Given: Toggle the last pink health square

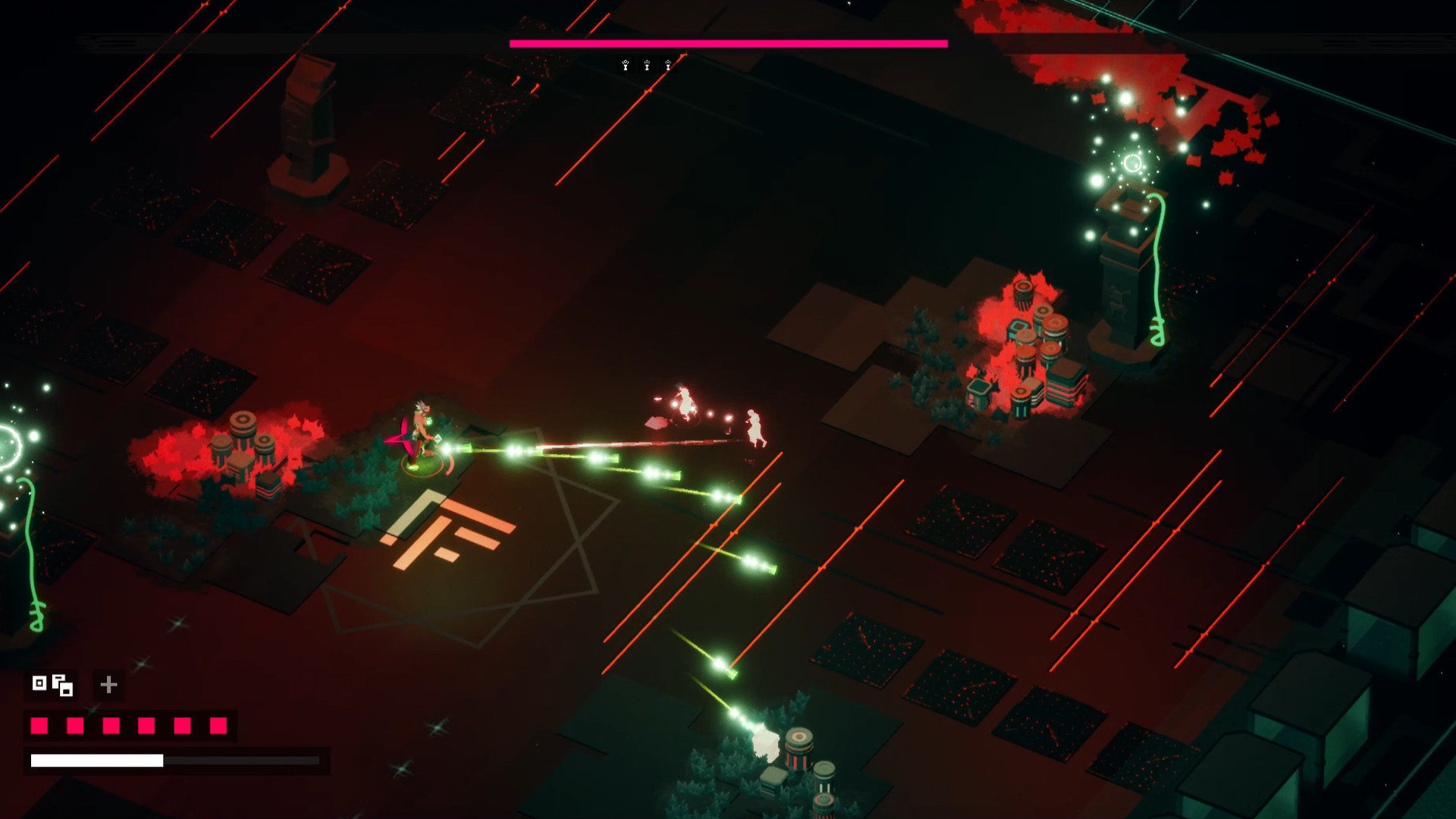Looking at the screenshot, I should coord(219,726).
